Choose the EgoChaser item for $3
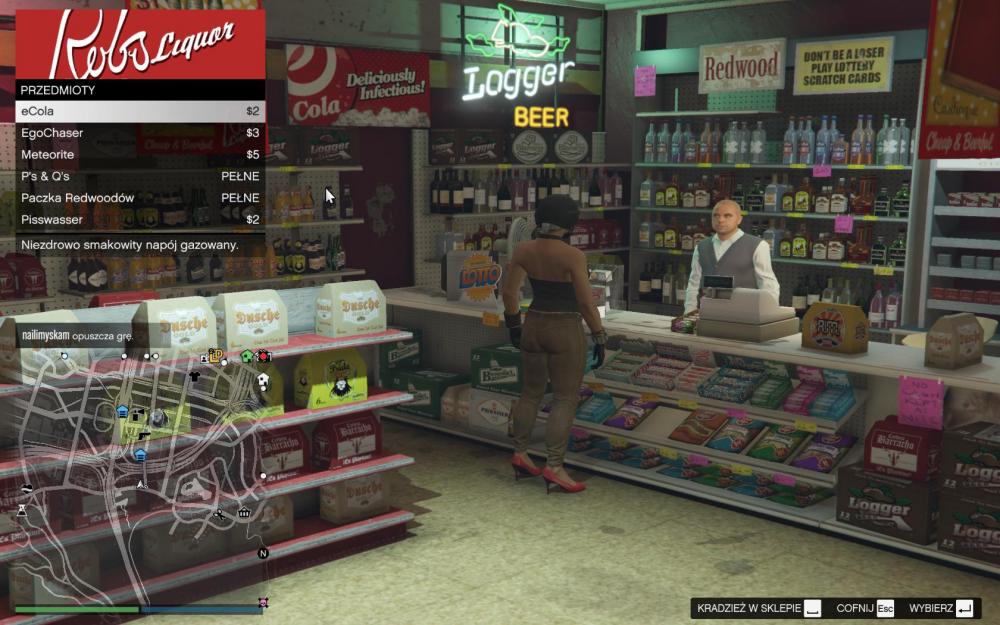 [x=140, y=133]
